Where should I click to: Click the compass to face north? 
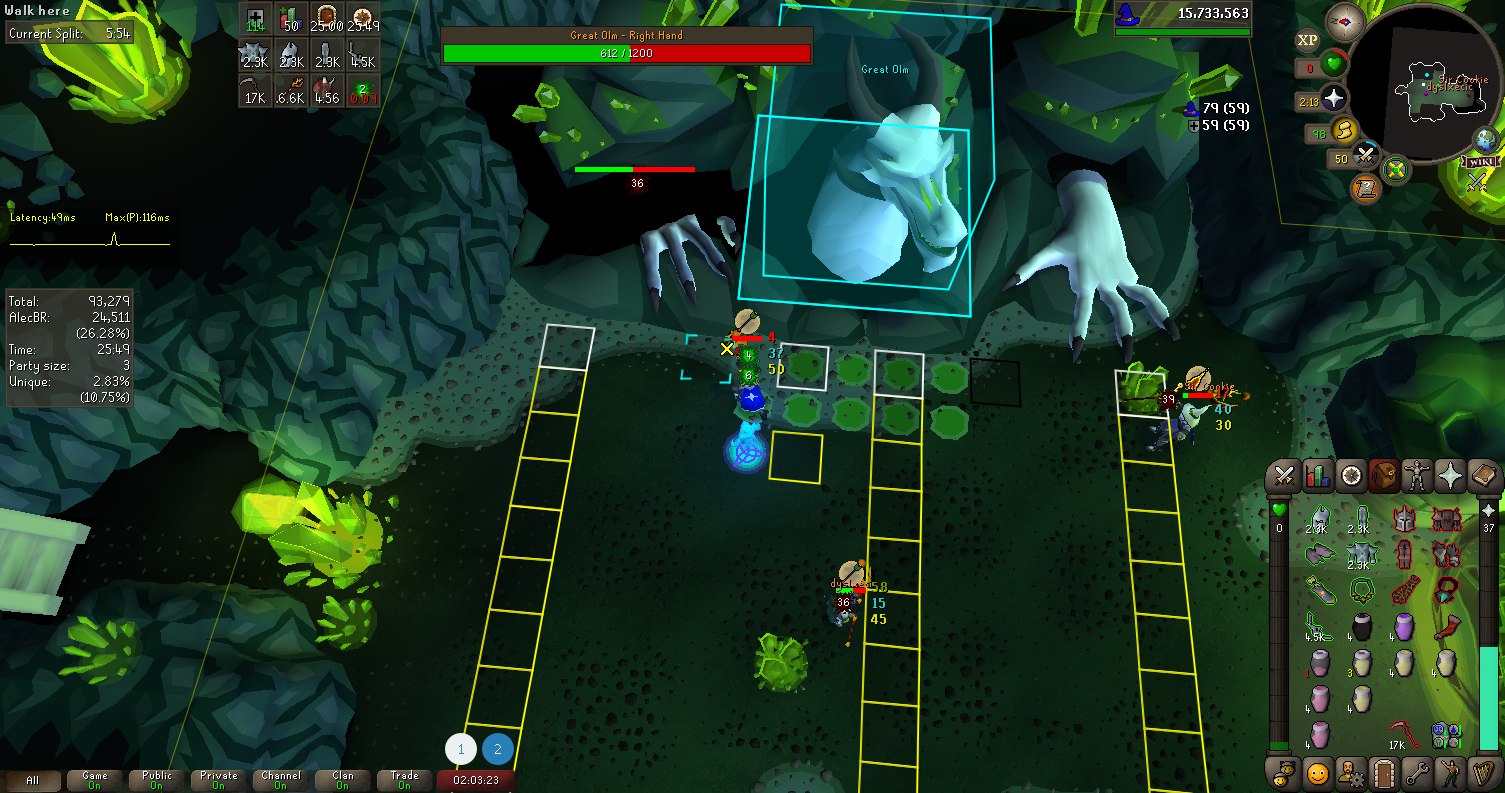coord(1345,22)
